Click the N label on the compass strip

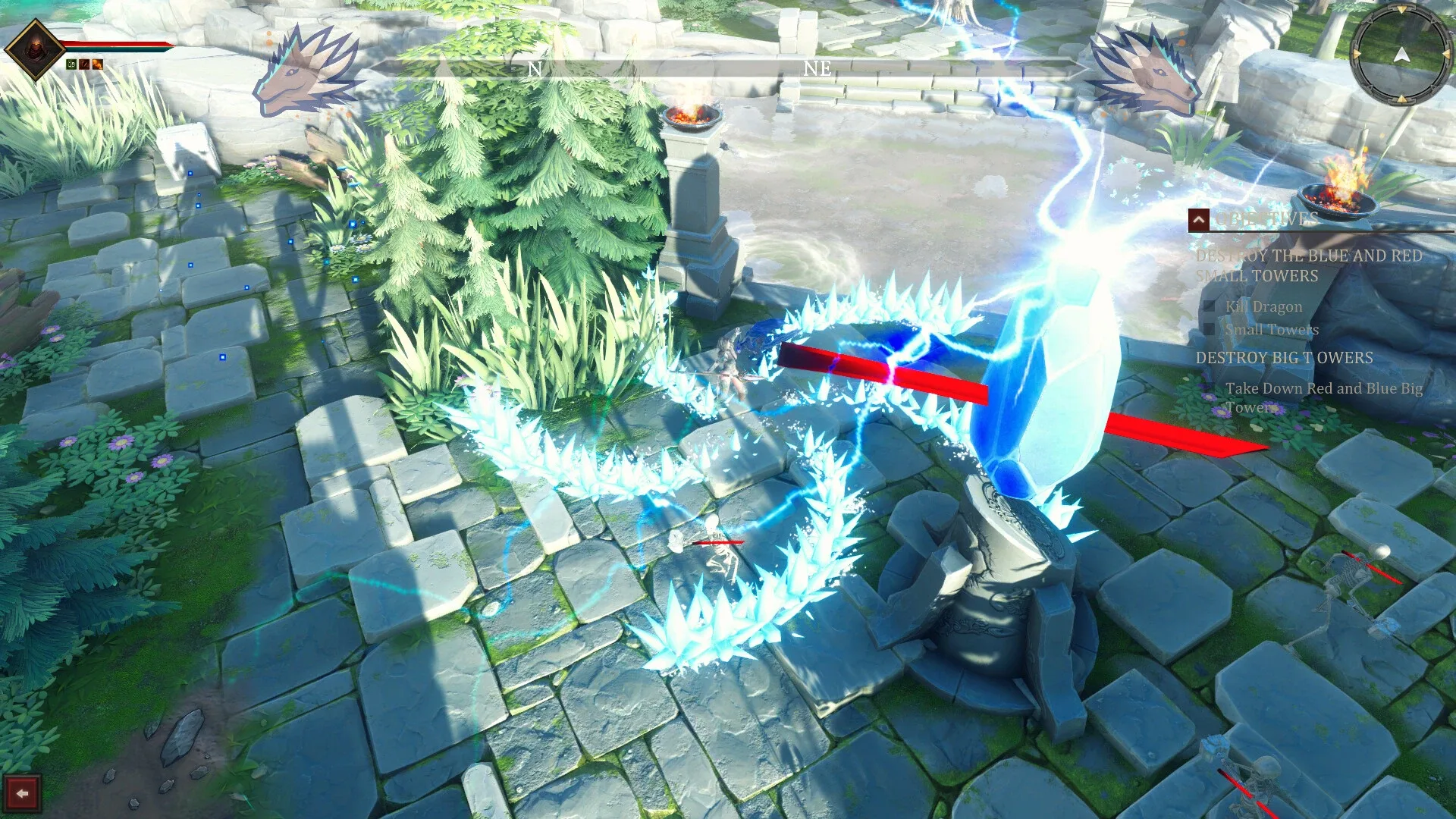pyautogui.click(x=535, y=70)
